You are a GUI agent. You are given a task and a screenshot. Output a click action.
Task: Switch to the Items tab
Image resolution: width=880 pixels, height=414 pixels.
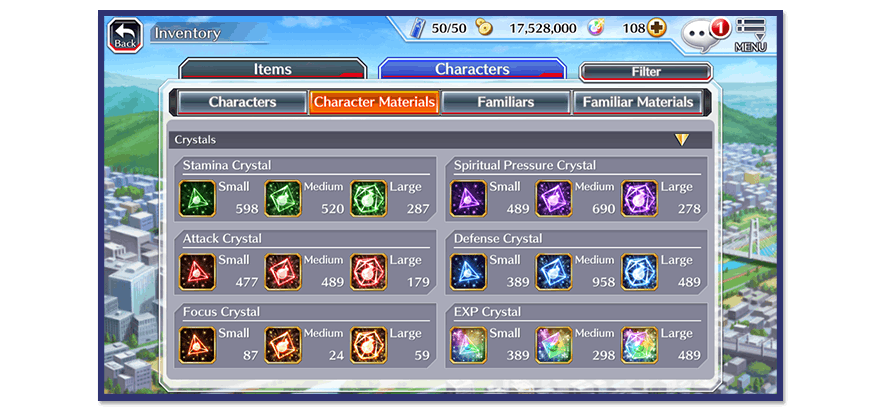tap(273, 70)
